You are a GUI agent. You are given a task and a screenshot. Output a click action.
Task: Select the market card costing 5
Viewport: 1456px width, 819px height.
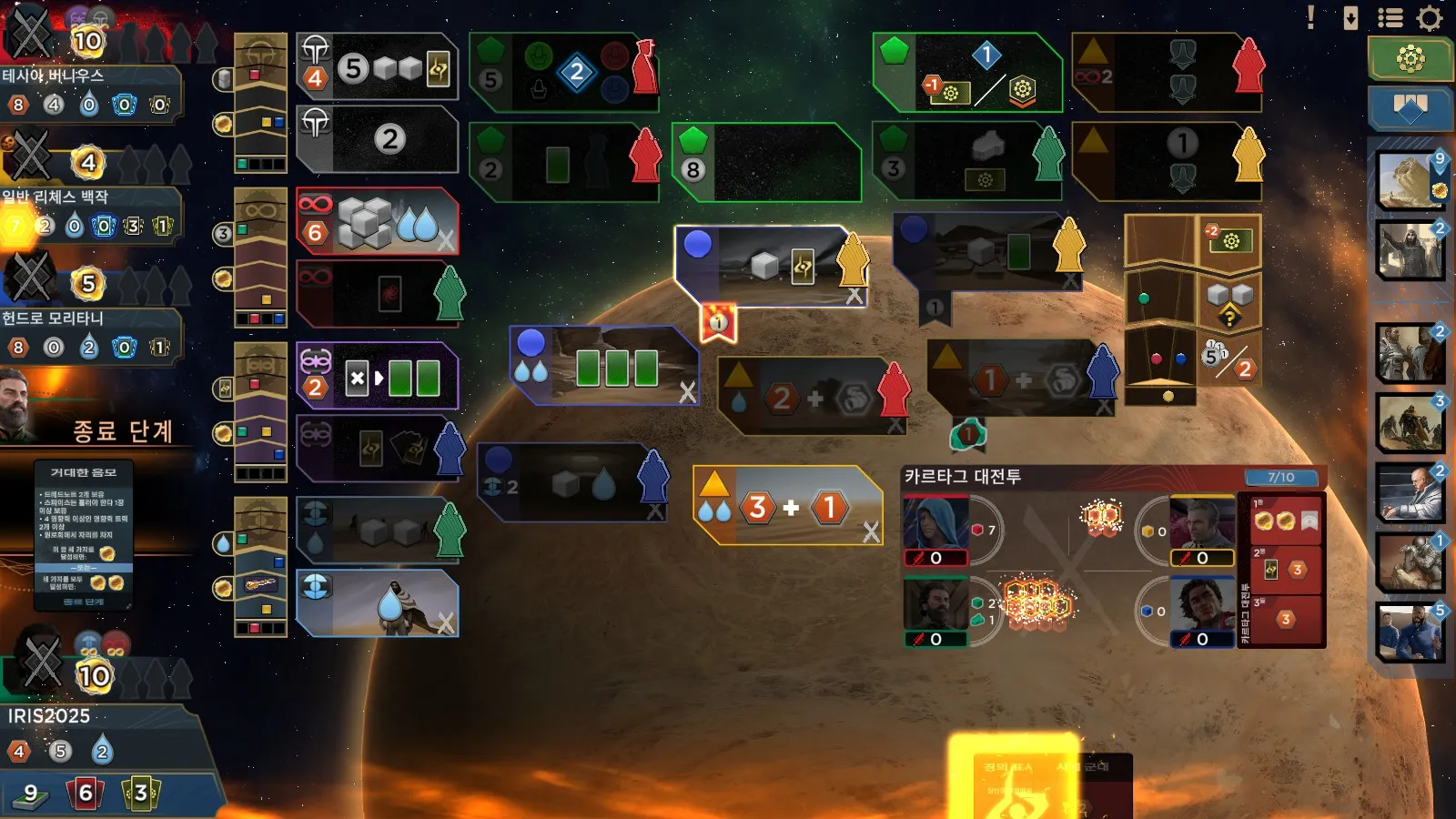pyautogui.click(x=1410, y=632)
